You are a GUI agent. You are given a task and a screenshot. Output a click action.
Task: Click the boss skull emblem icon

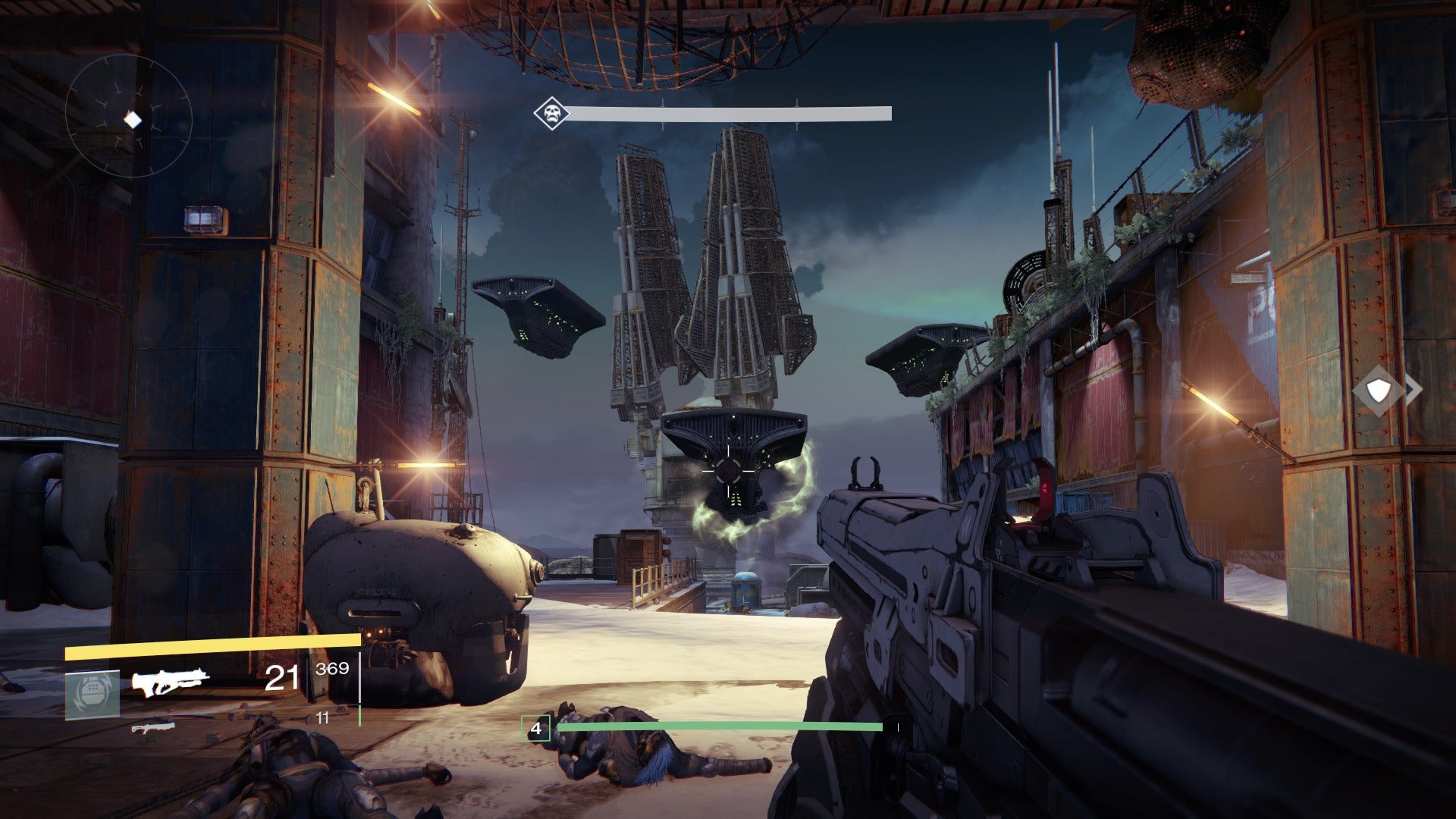tap(550, 114)
